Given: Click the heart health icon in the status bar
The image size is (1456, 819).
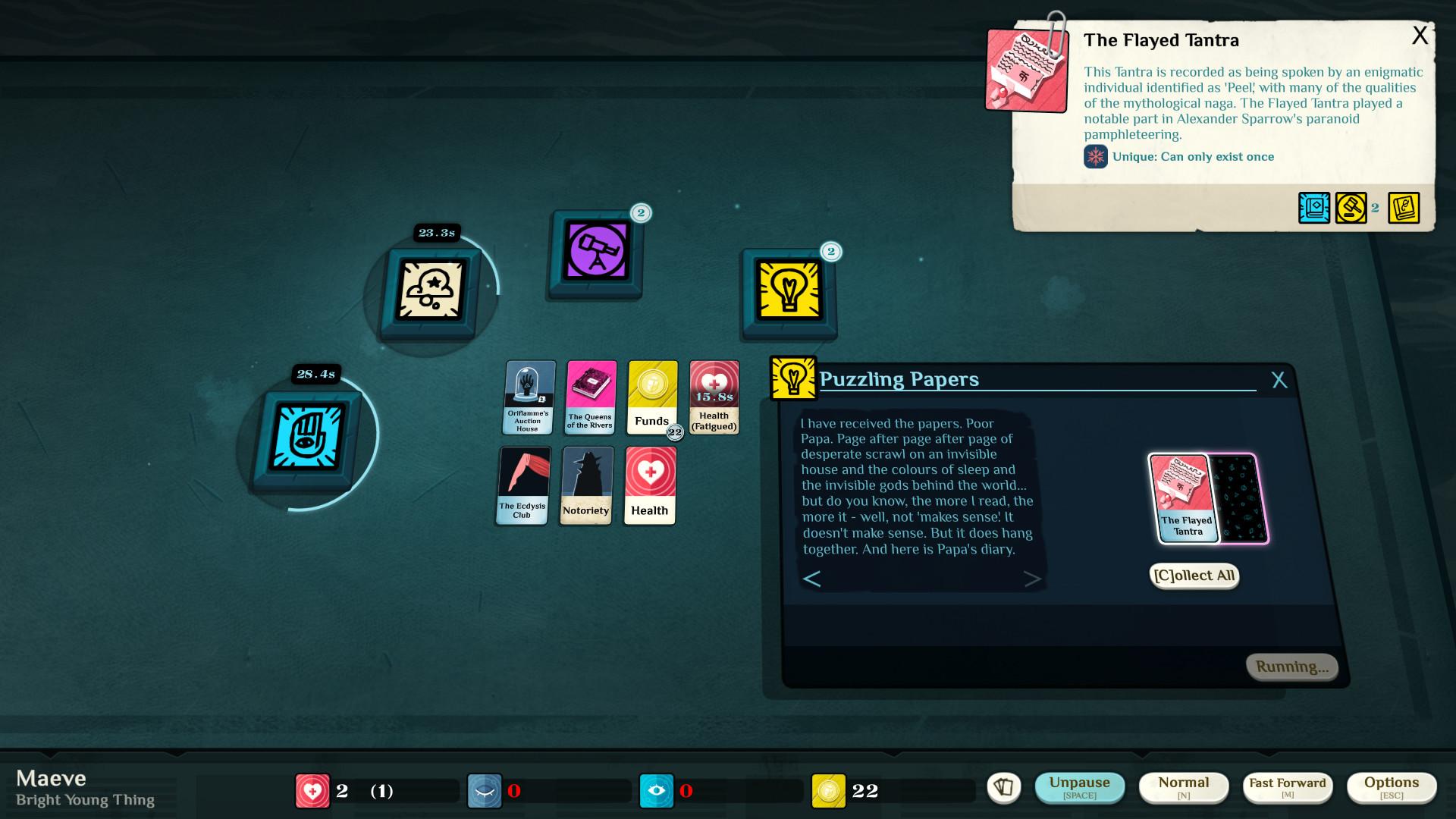Looking at the screenshot, I should 312,789.
